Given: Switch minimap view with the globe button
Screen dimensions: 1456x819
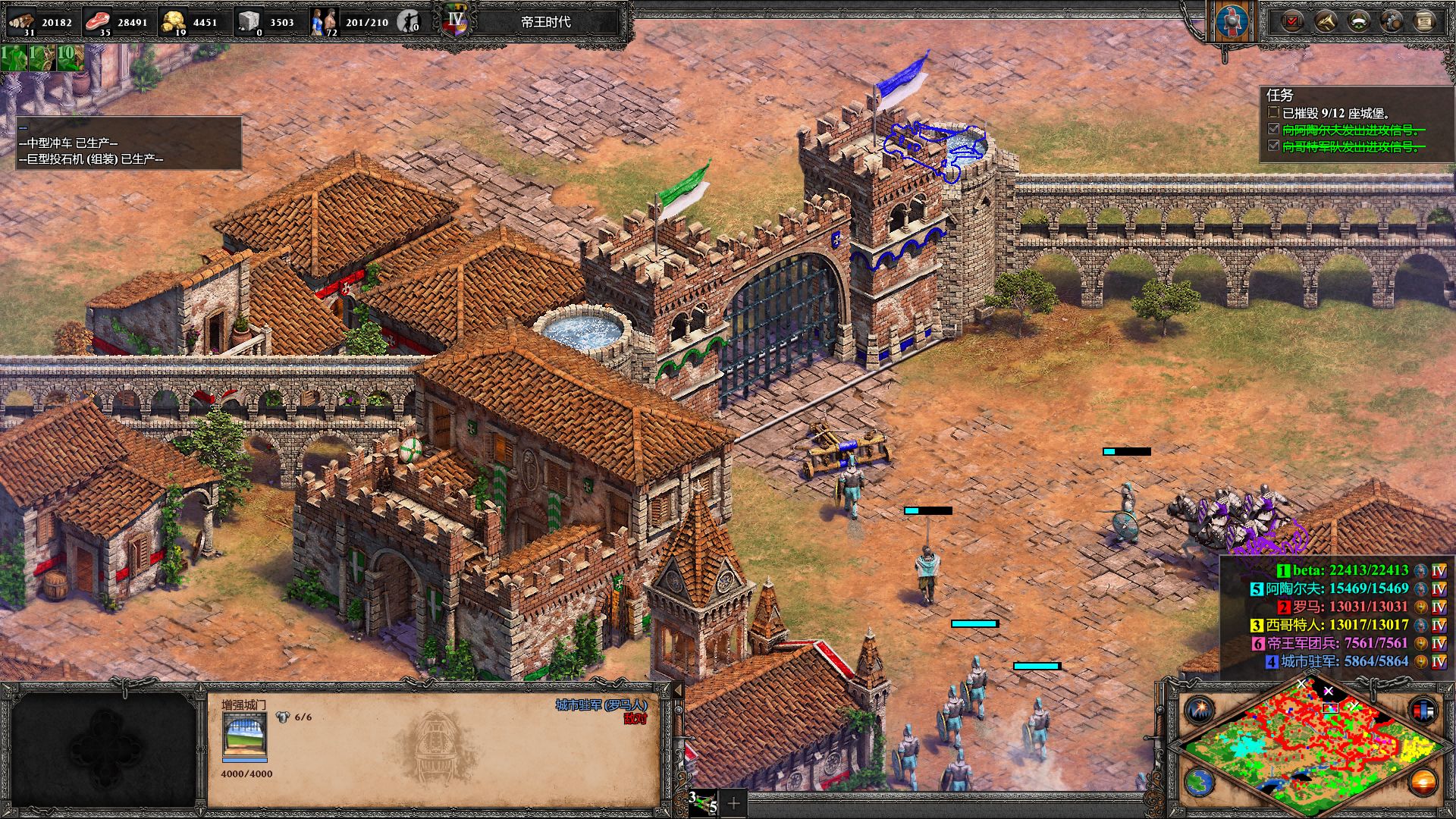Looking at the screenshot, I should [x=1200, y=782].
